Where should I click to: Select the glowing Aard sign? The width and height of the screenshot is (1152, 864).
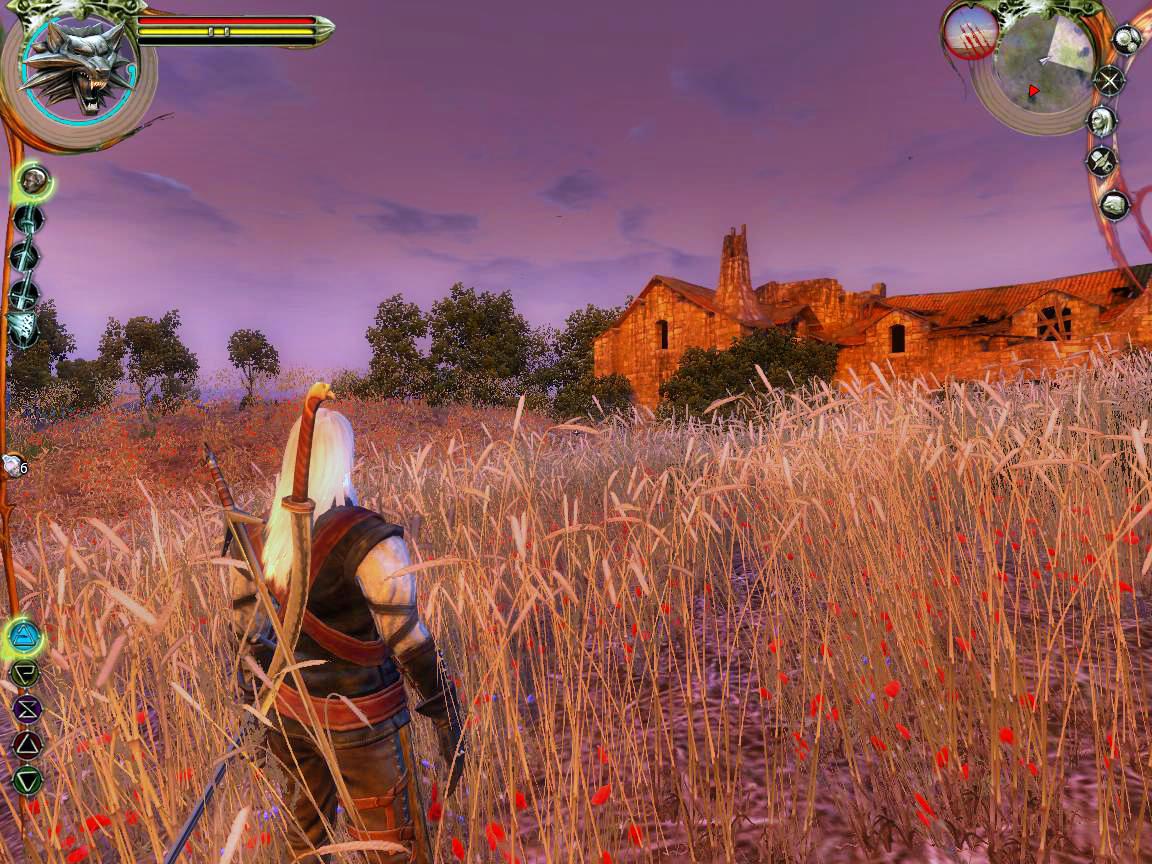[24, 636]
